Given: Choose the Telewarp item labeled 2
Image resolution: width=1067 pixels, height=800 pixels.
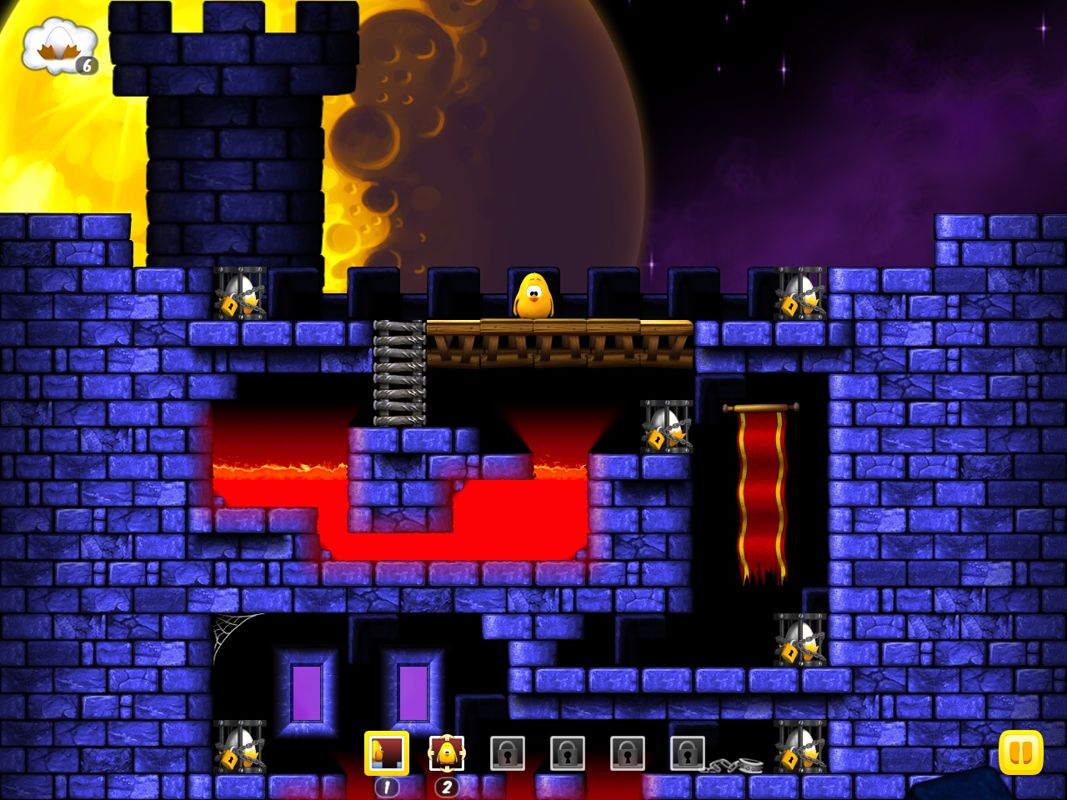Looking at the screenshot, I should click(446, 754).
